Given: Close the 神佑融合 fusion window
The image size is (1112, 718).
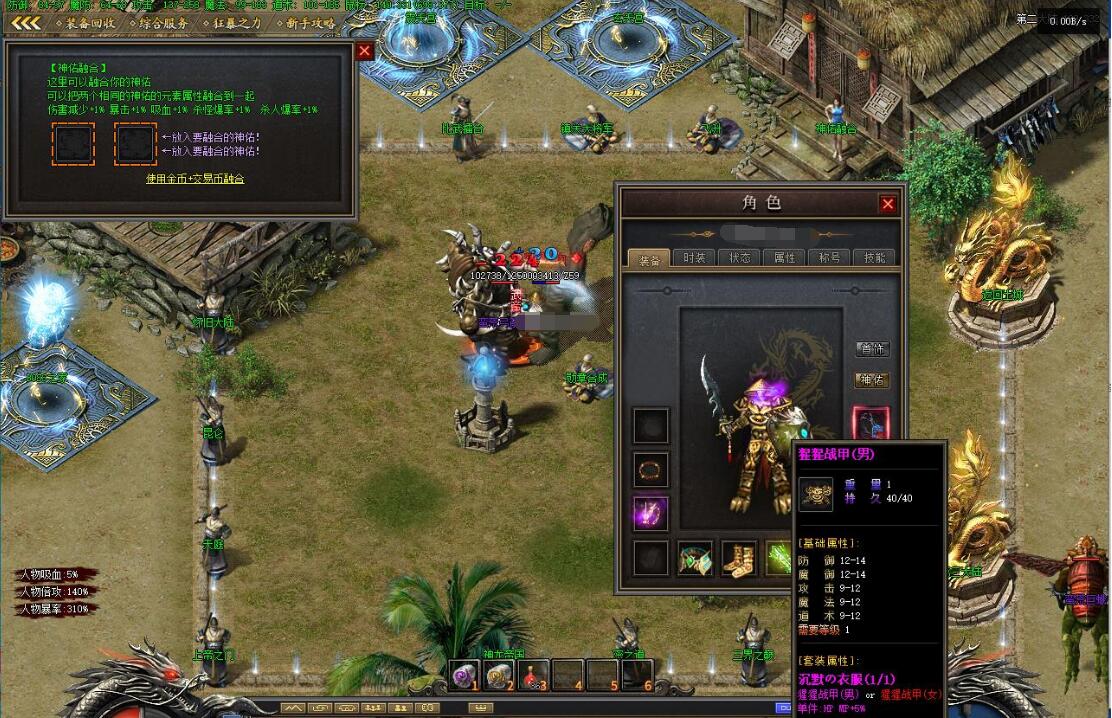Looking at the screenshot, I should (x=365, y=51).
